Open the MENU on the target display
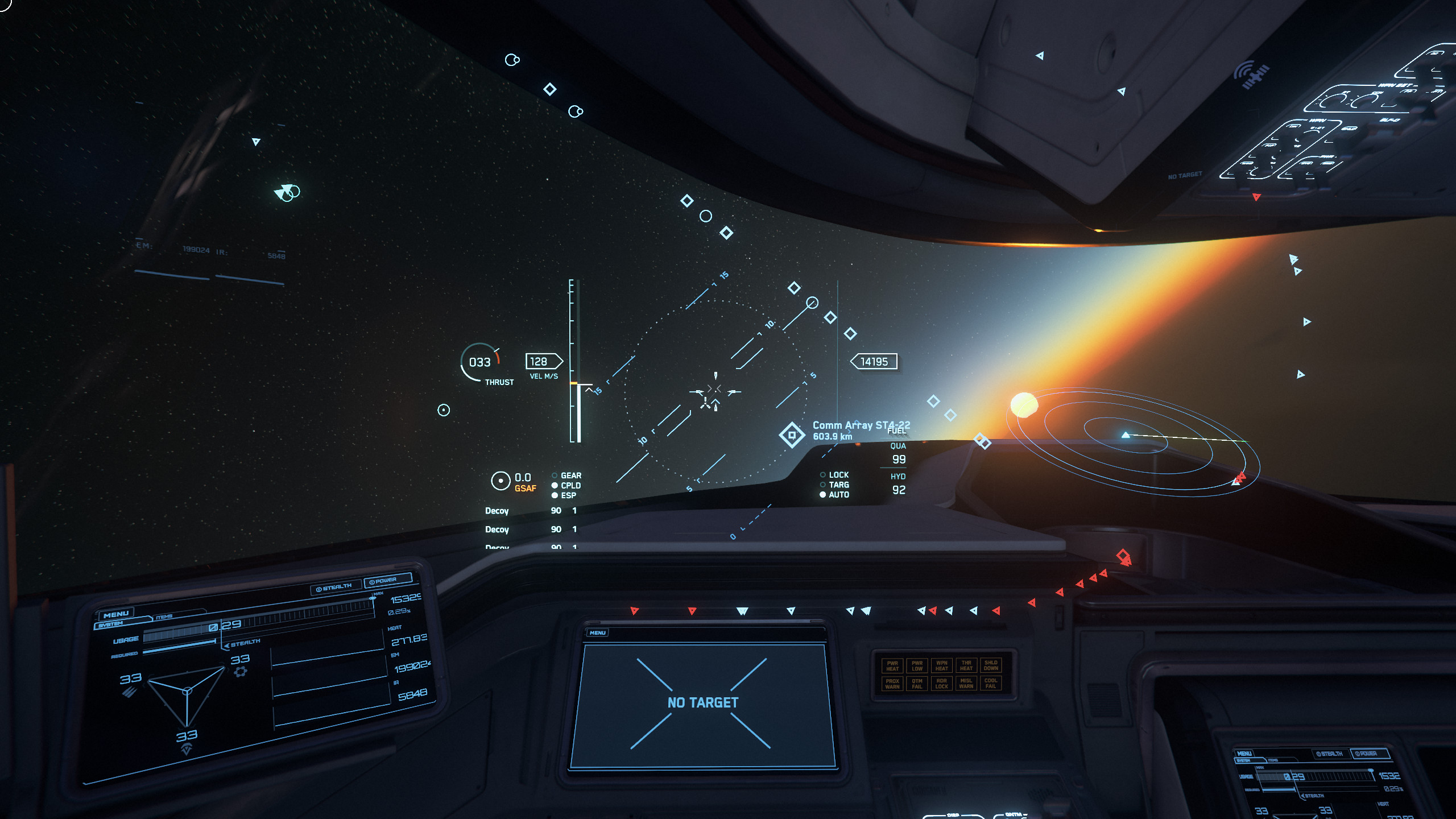The image size is (1456, 819). pos(597,632)
